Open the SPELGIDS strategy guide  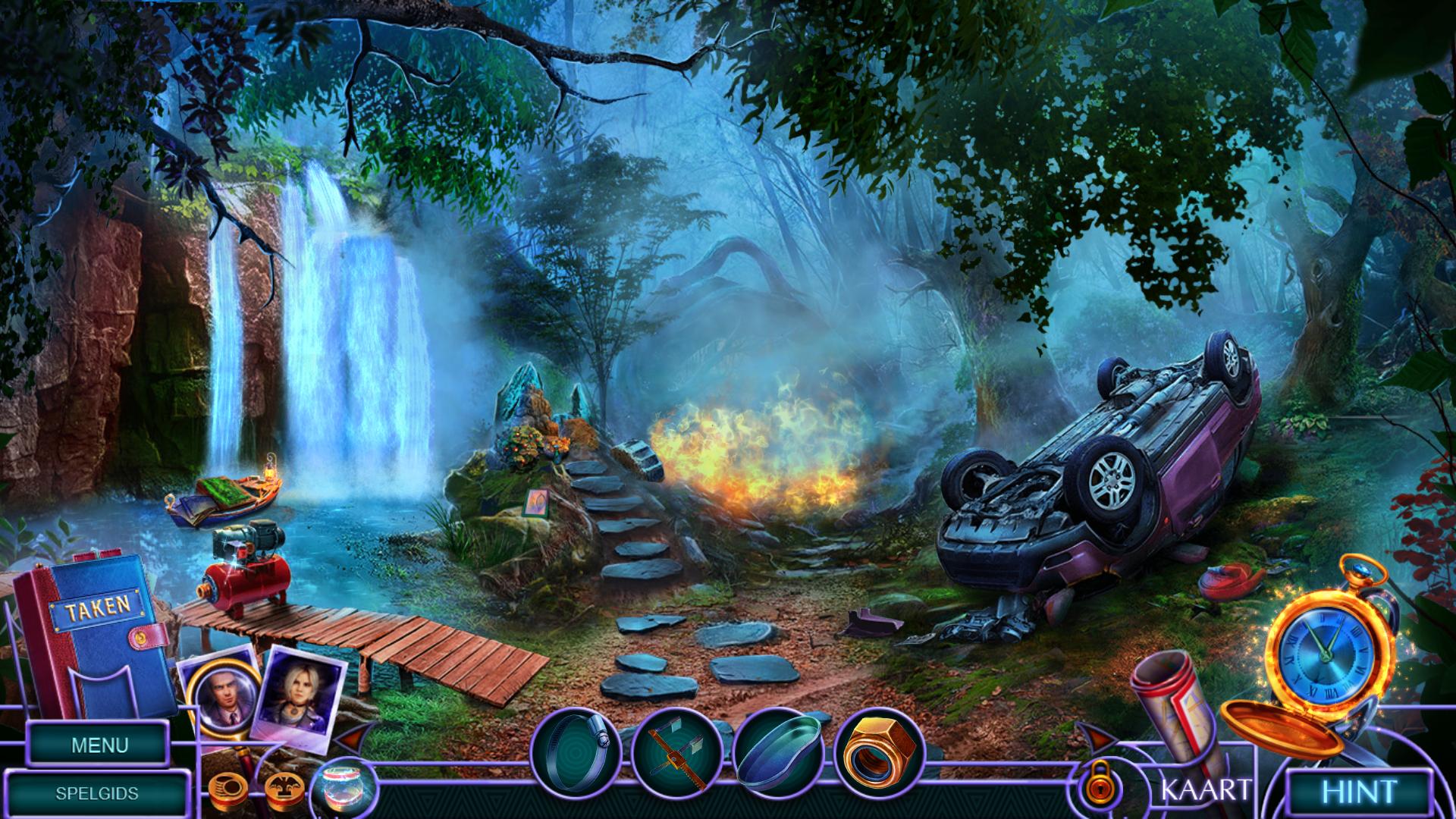pyautogui.click(x=97, y=794)
